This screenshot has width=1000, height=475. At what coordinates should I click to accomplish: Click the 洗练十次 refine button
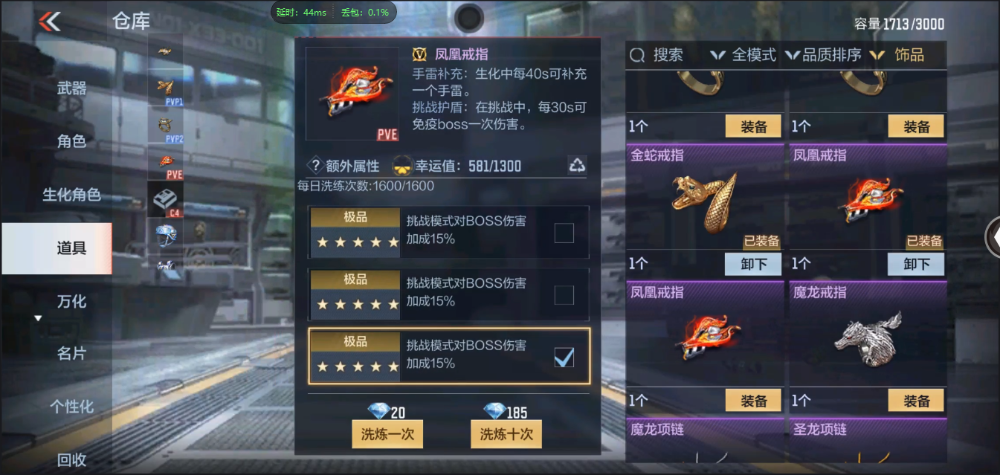506,434
